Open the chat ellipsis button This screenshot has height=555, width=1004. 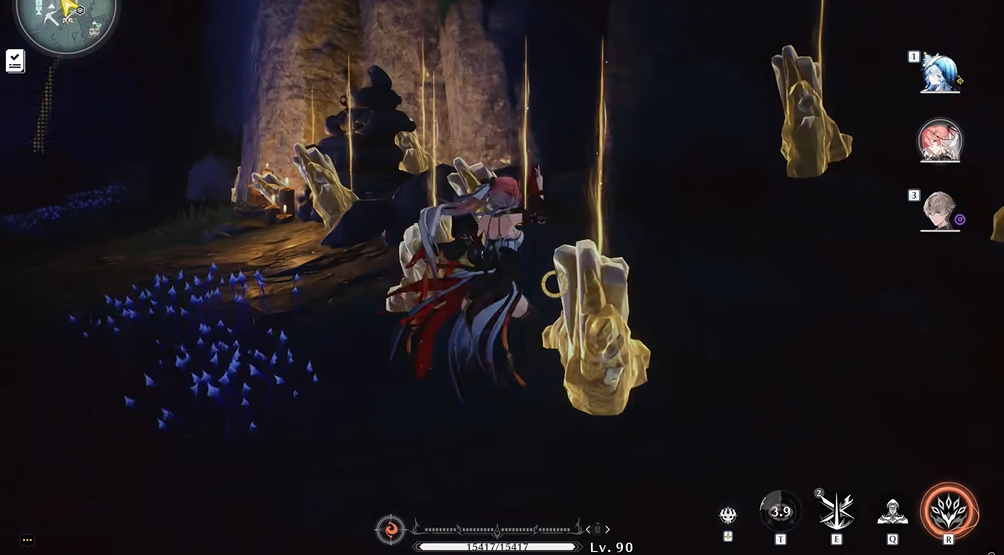point(27,539)
